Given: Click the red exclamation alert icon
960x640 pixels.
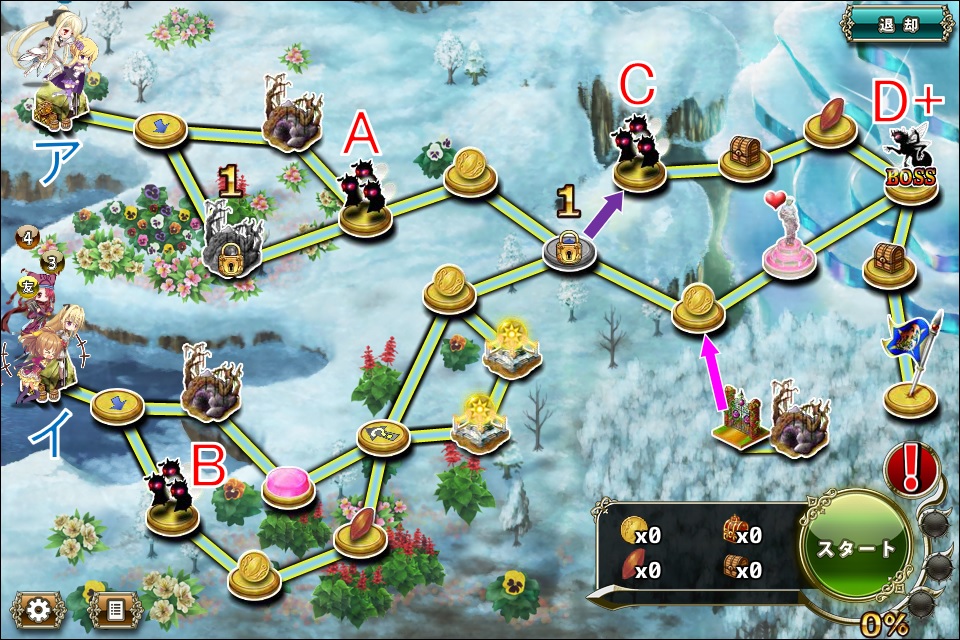Looking at the screenshot, I should click(912, 466).
